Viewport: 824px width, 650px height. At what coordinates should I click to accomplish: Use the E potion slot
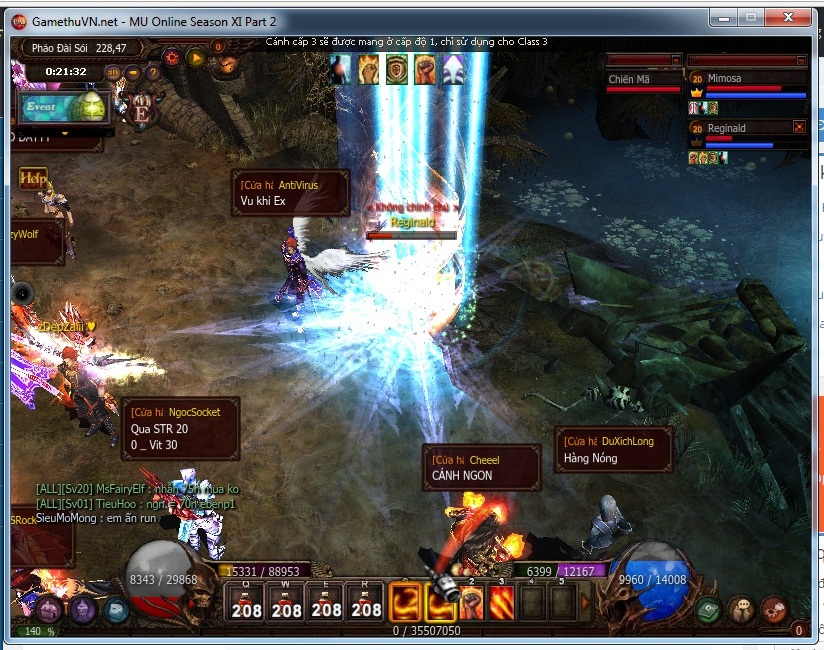click(327, 603)
